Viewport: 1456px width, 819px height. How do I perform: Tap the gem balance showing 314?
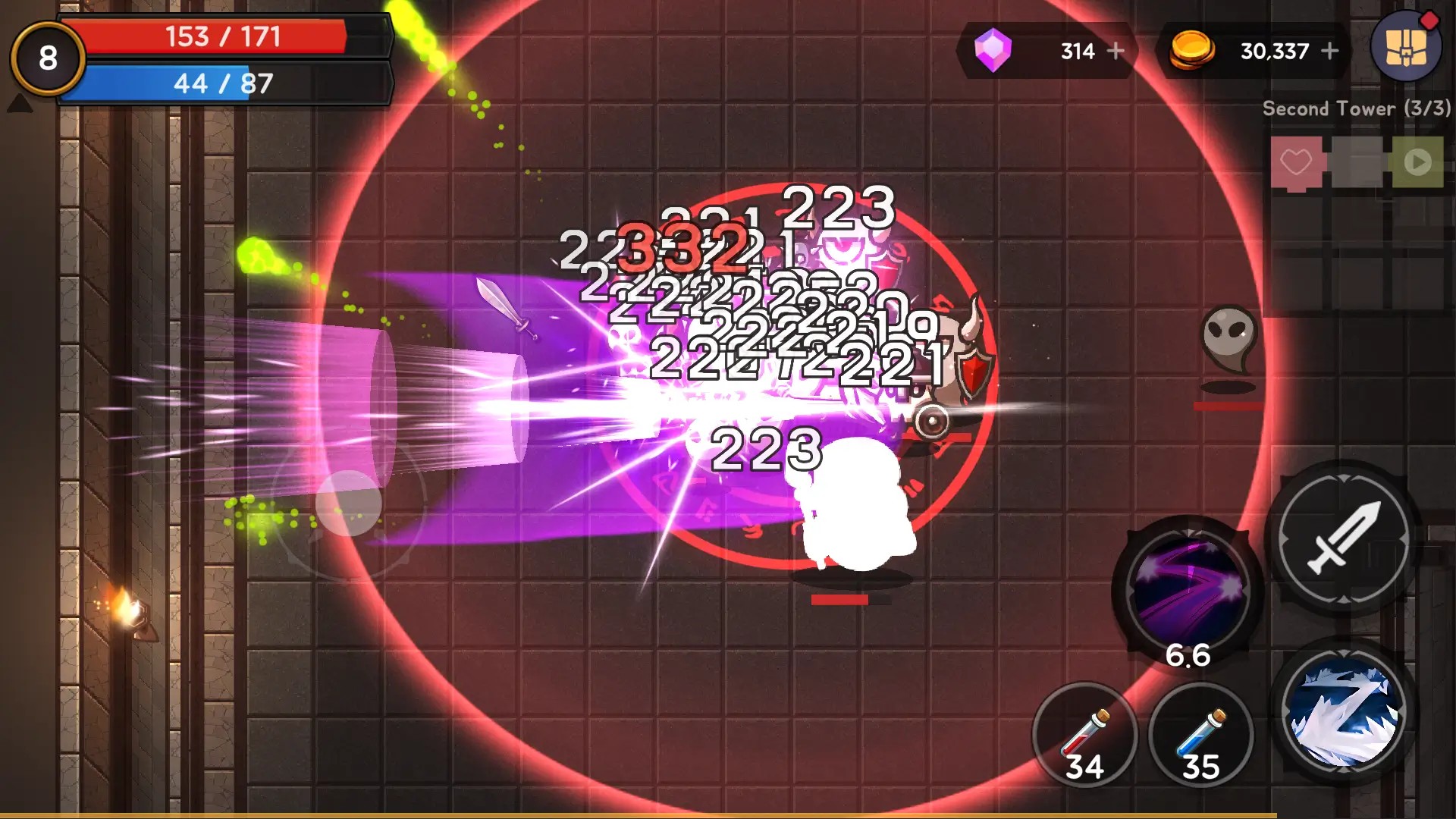1077,52
